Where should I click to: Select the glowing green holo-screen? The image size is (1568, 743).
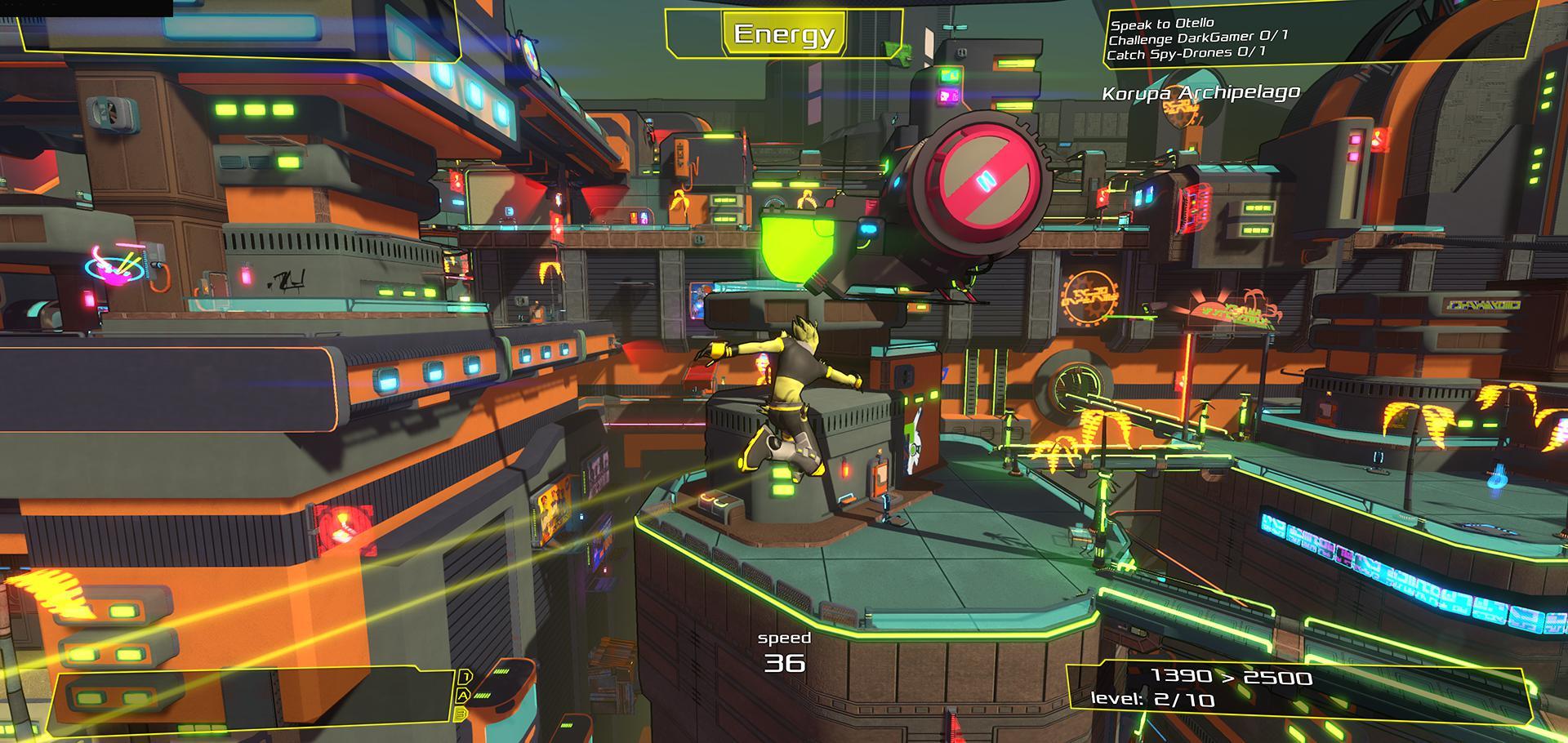[796, 245]
